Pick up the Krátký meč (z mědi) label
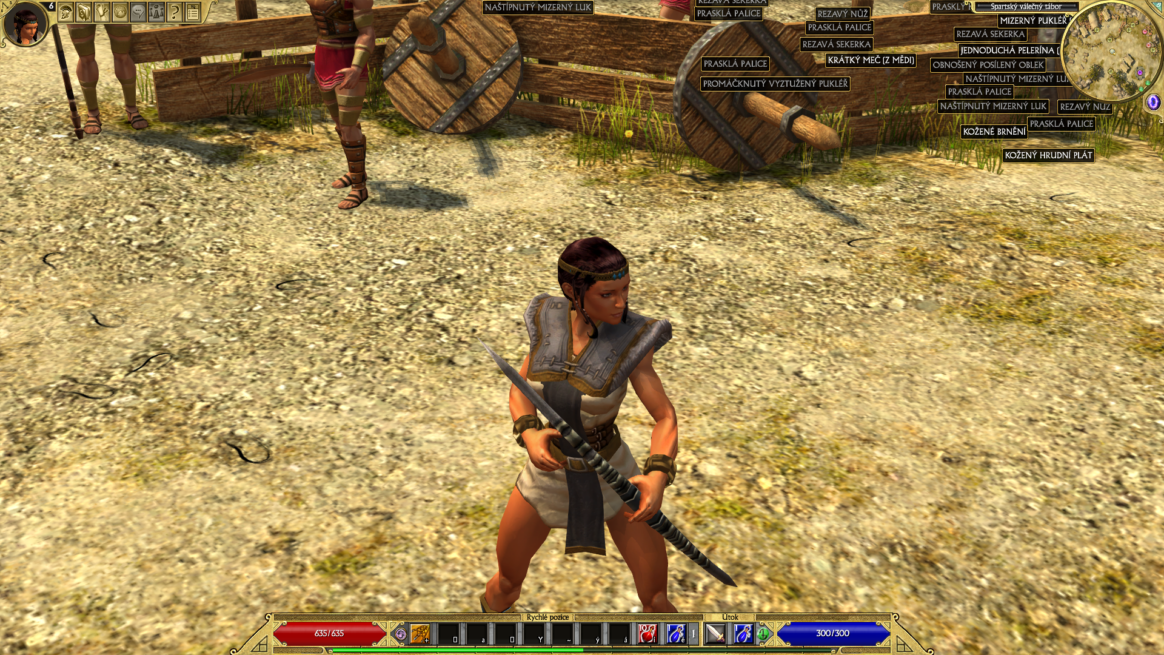Image resolution: width=1164 pixels, height=655 pixels. point(871,60)
